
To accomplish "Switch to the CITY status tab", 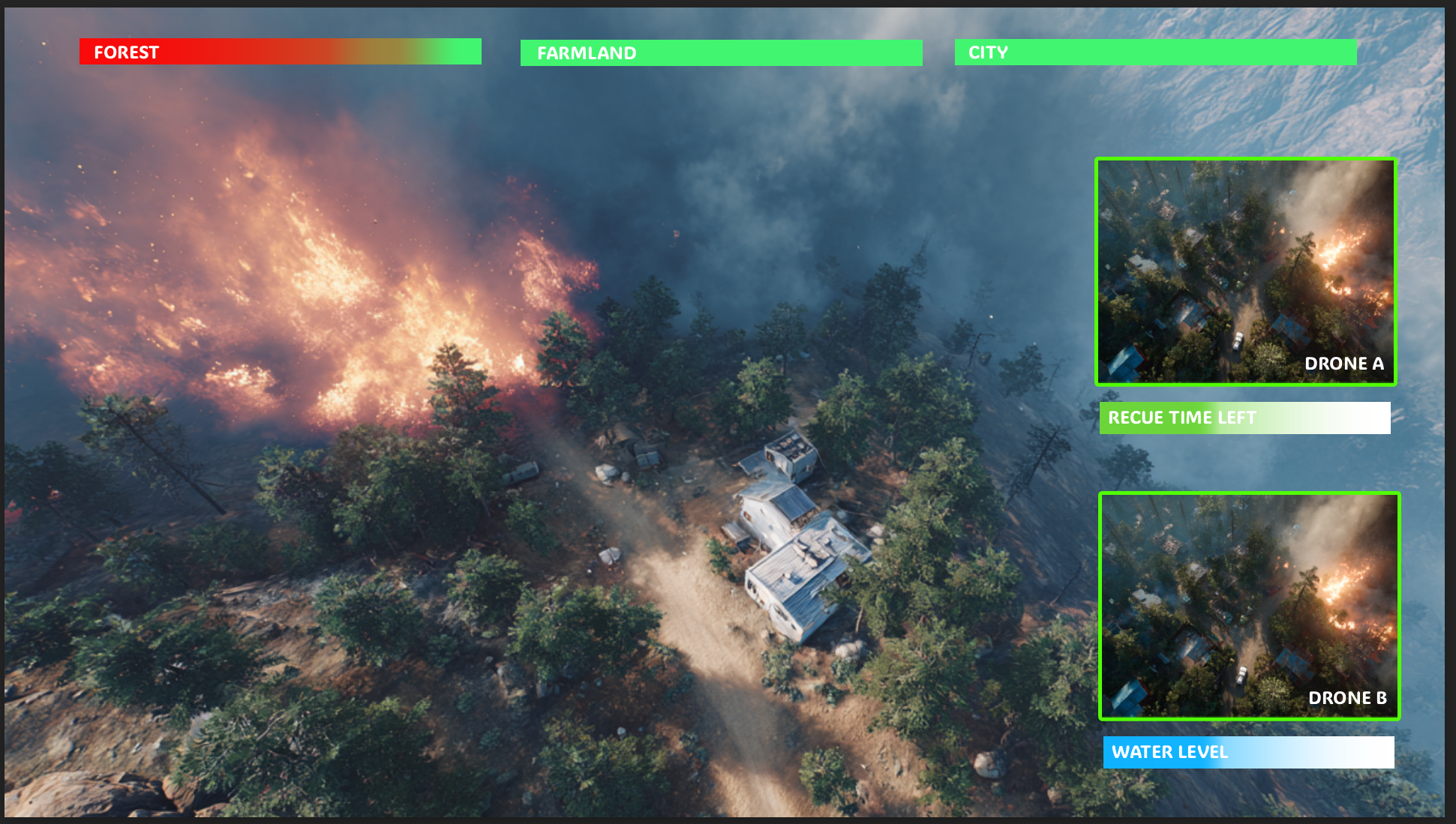I will [1155, 52].
